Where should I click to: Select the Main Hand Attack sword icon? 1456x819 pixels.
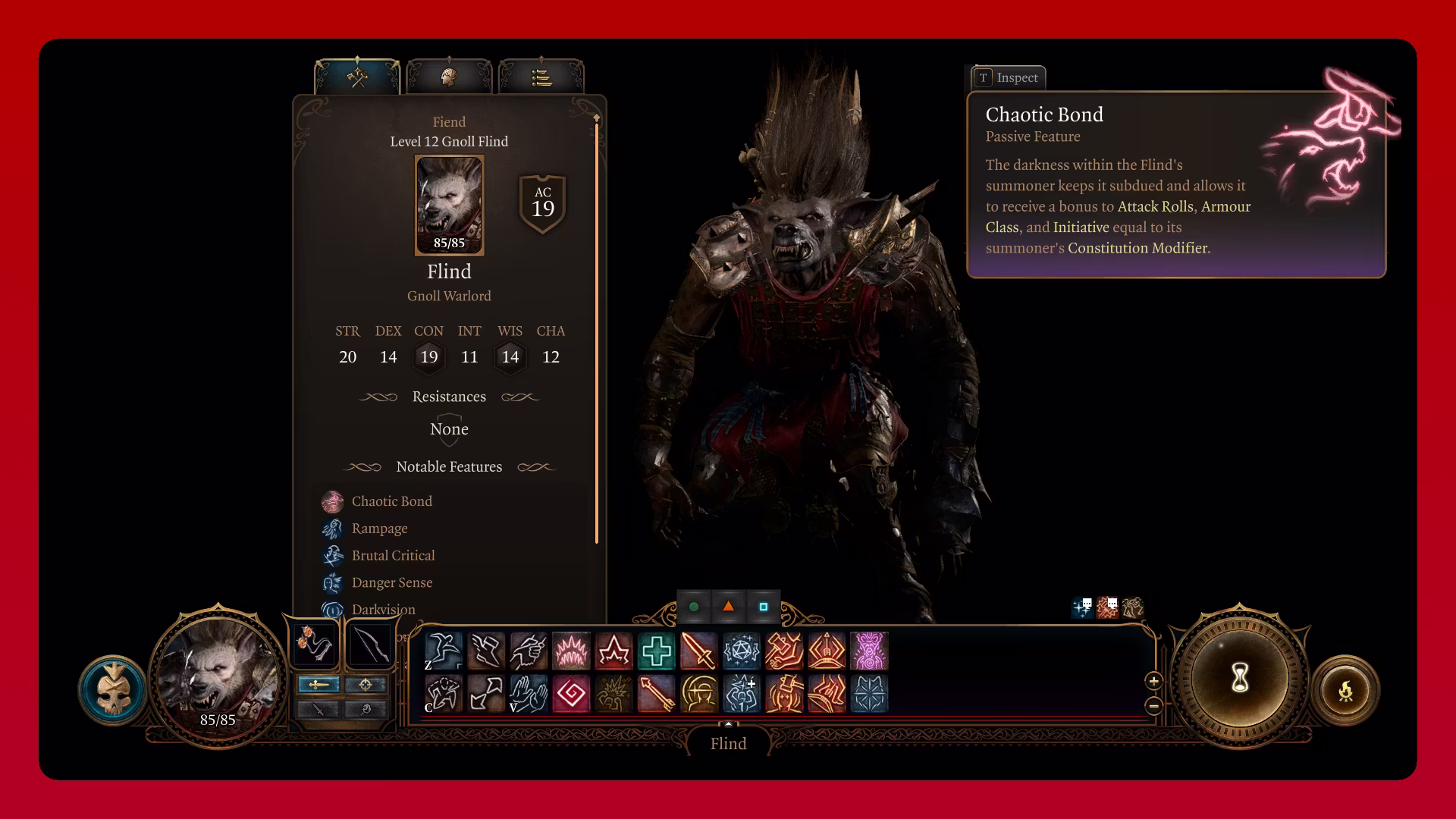(699, 651)
